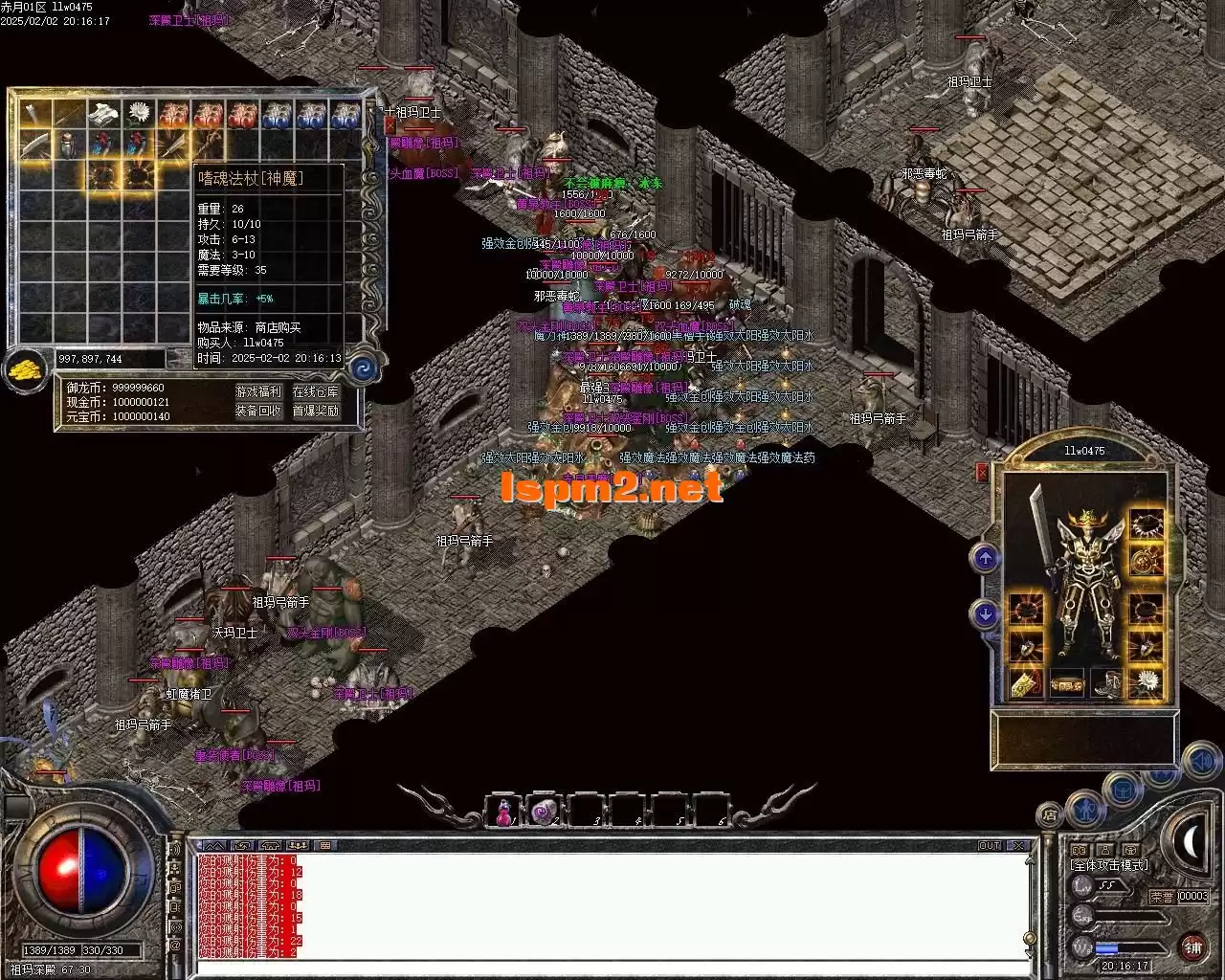The height and width of the screenshot is (980, 1225).
Task: Click the OUT button above the chat
Action: pyautogui.click(x=990, y=846)
